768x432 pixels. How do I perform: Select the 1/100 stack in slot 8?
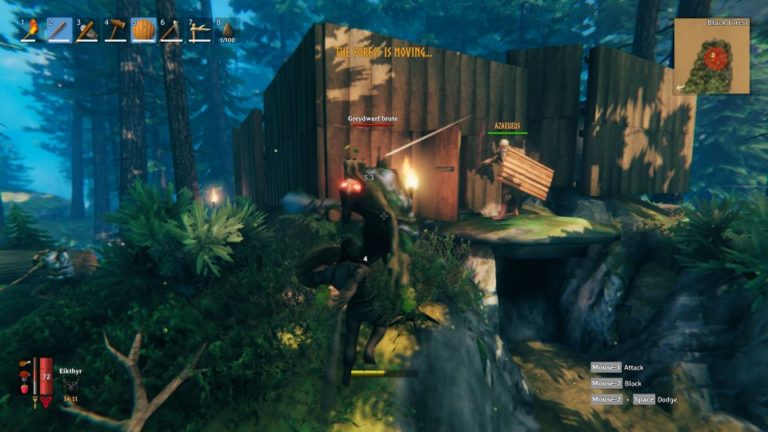(228, 31)
